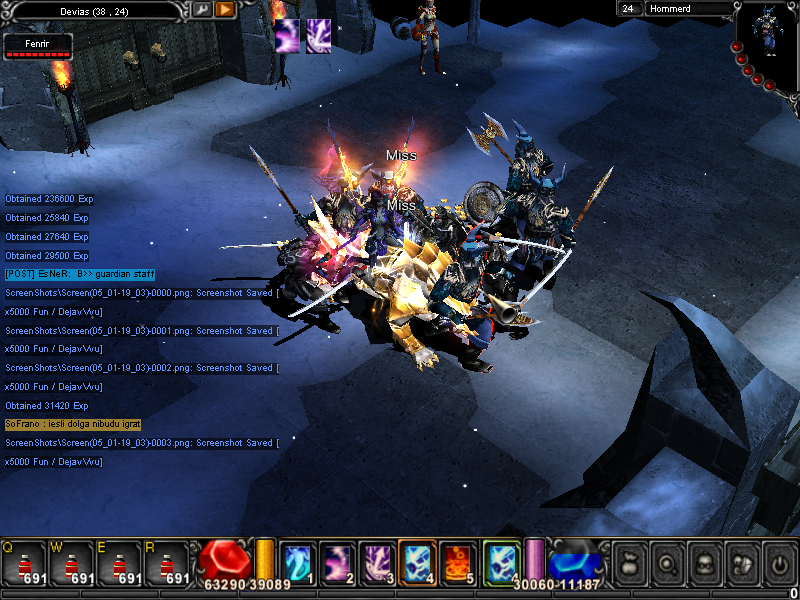Use the W potion slot
The width and height of the screenshot is (800, 600).
tap(72, 565)
